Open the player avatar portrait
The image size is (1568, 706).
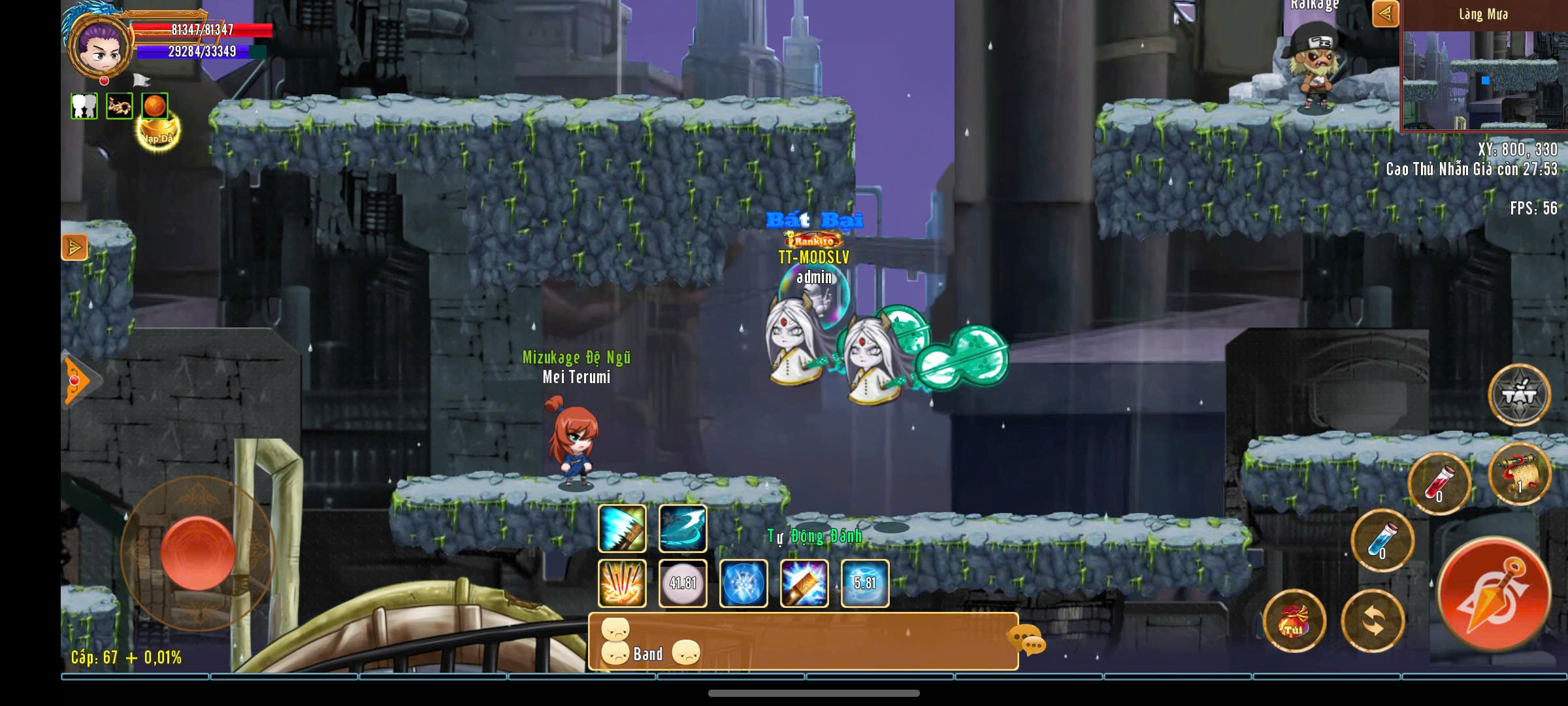click(x=101, y=46)
